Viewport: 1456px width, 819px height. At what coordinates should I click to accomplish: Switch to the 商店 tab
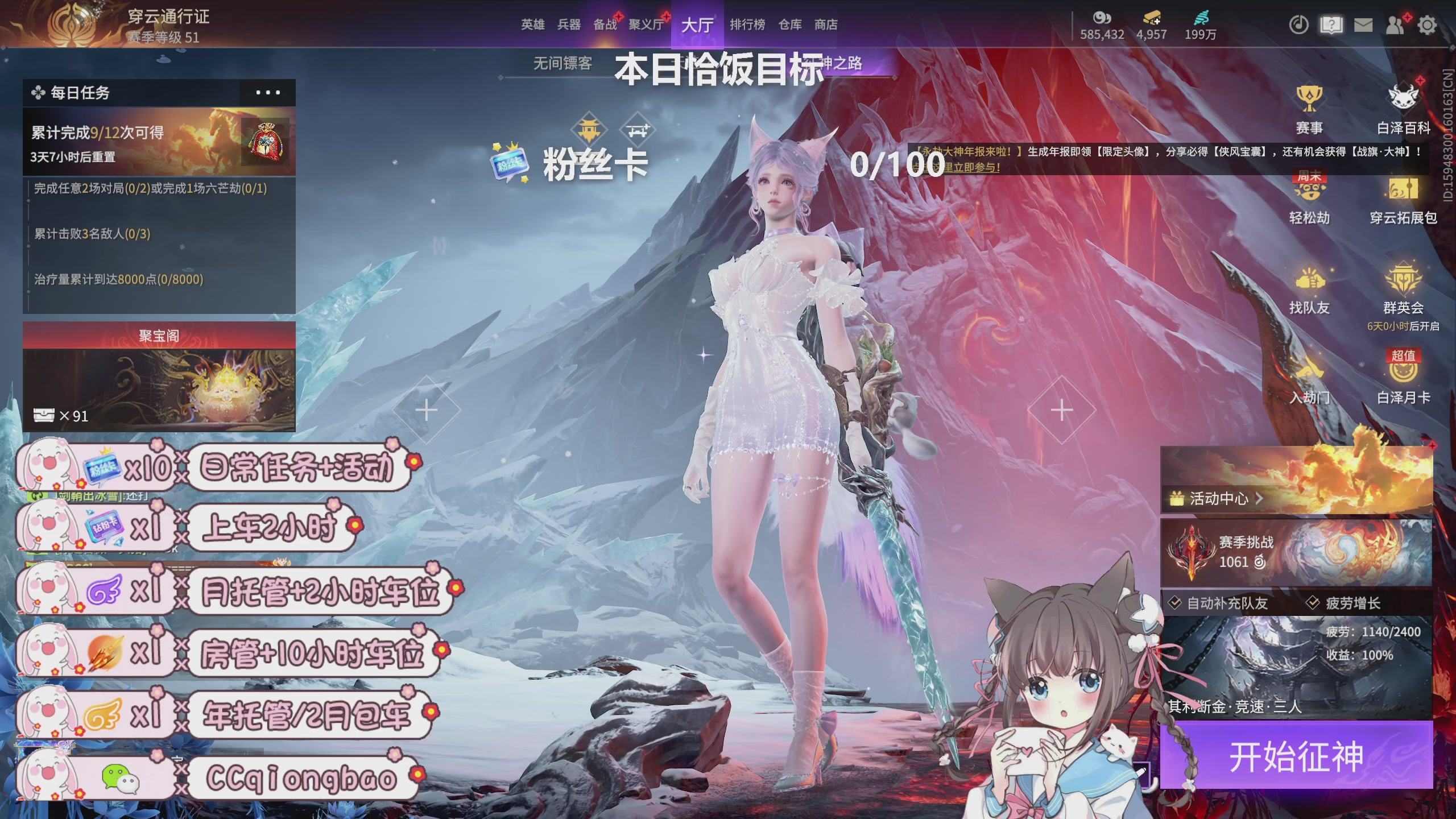tap(825, 25)
